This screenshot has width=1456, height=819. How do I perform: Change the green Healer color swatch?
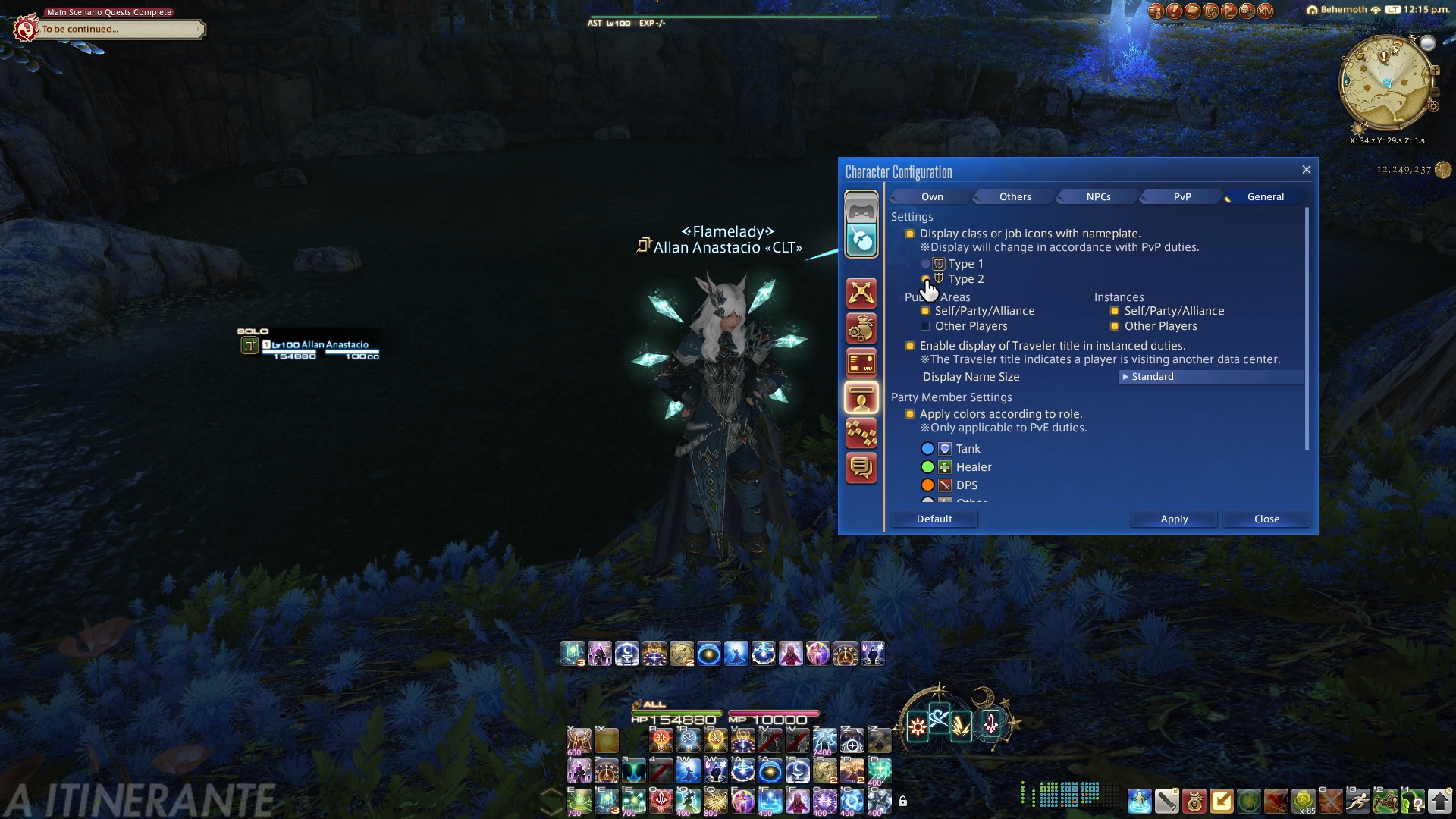[x=927, y=467]
